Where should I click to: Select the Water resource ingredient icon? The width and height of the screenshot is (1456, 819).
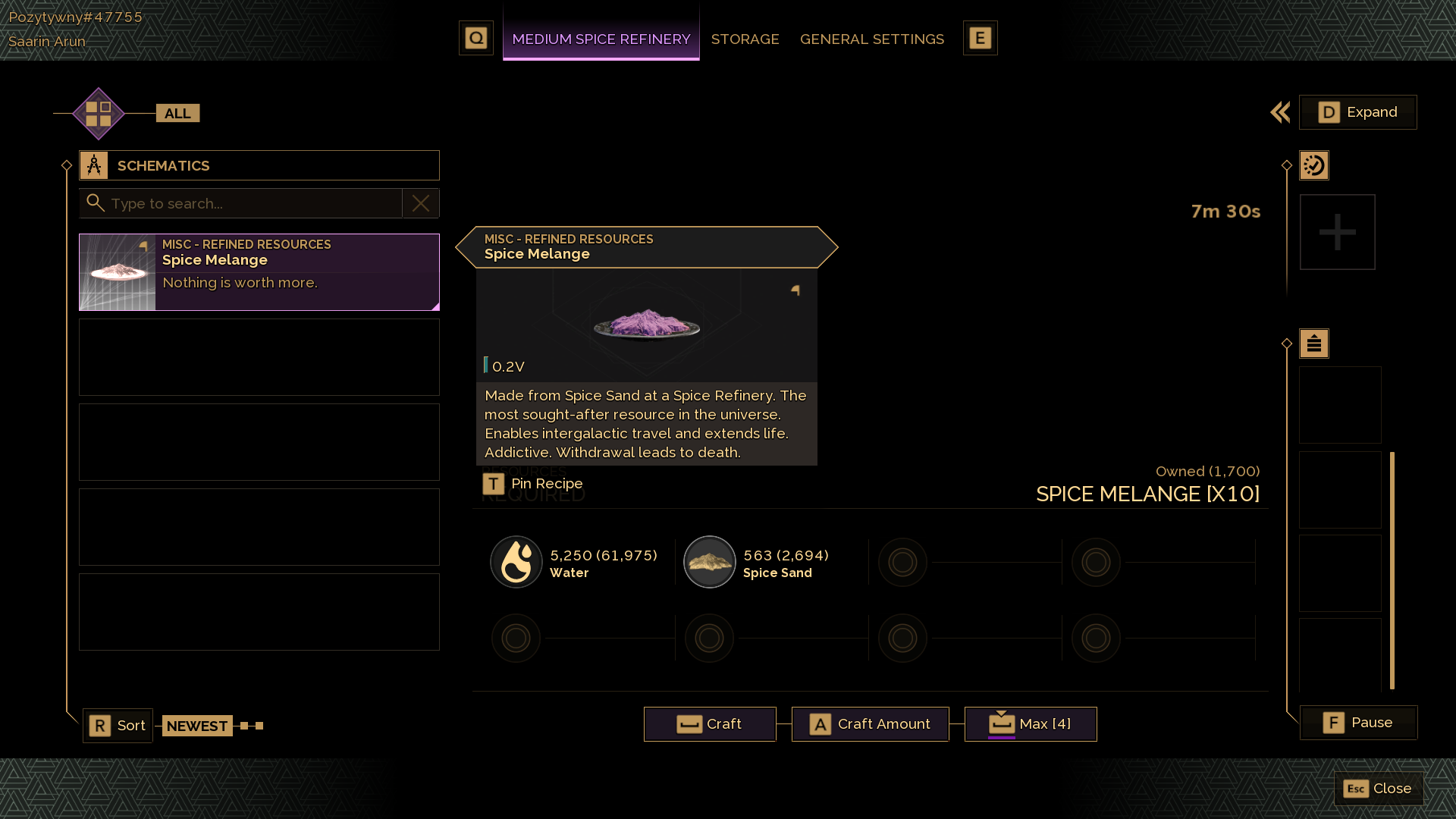[x=516, y=562]
